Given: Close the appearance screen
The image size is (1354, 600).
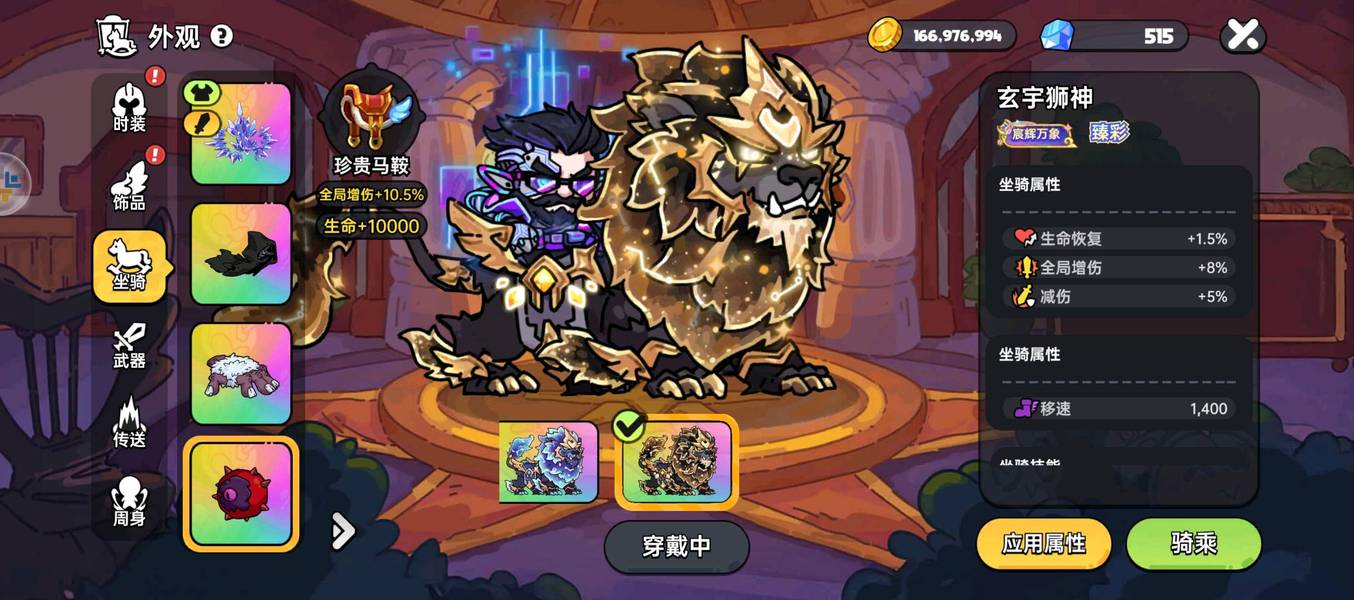Looking at the screenshot, I should [x=1242, y=36].
